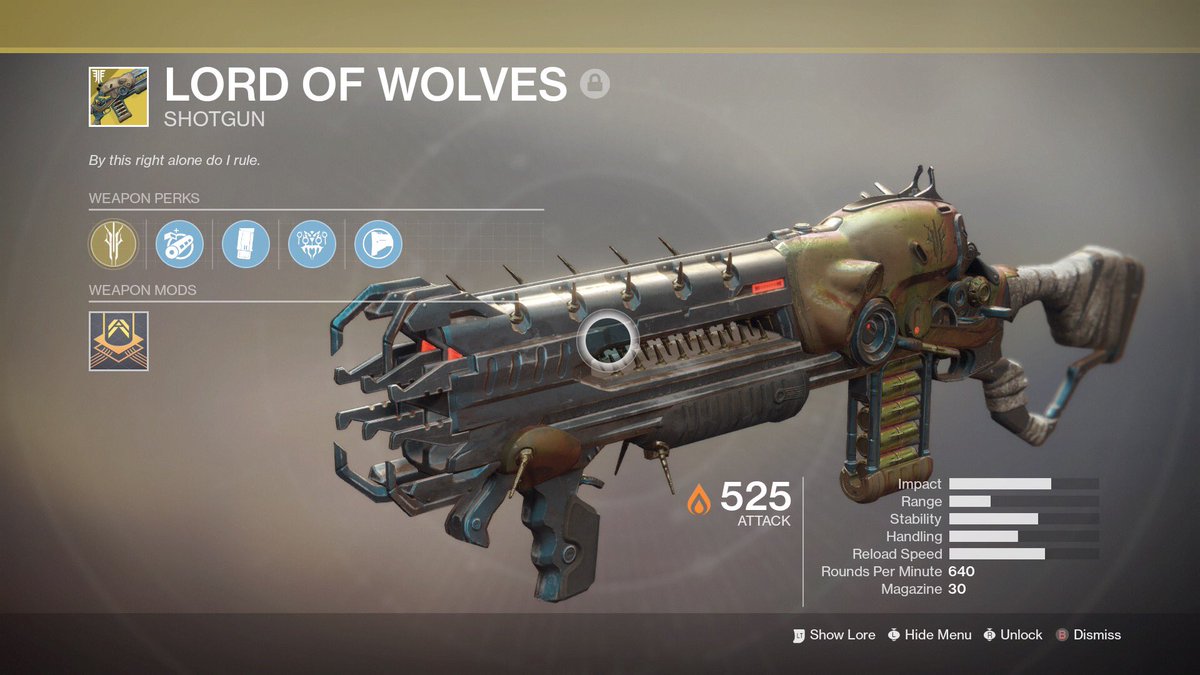
Task: Show the weapon's lore
Action: (833, 635)
